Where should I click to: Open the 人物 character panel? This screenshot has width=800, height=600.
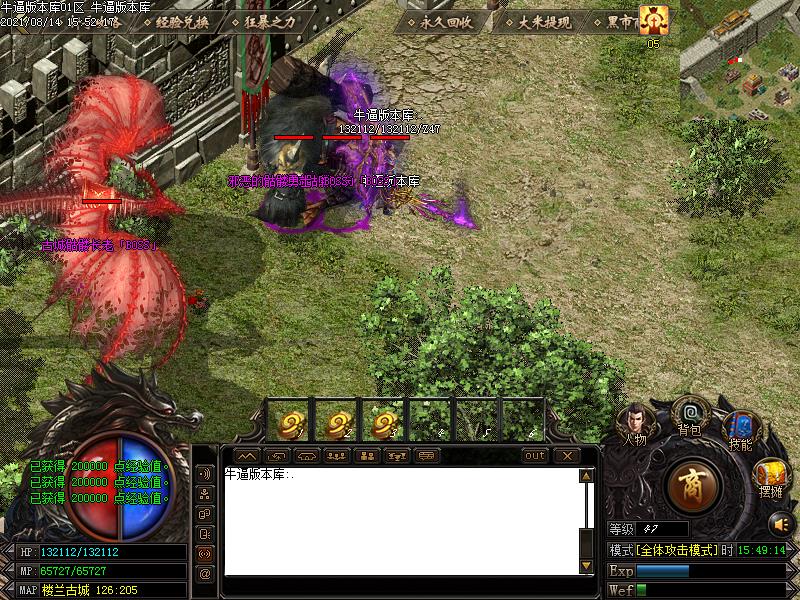tap(635, 422)
